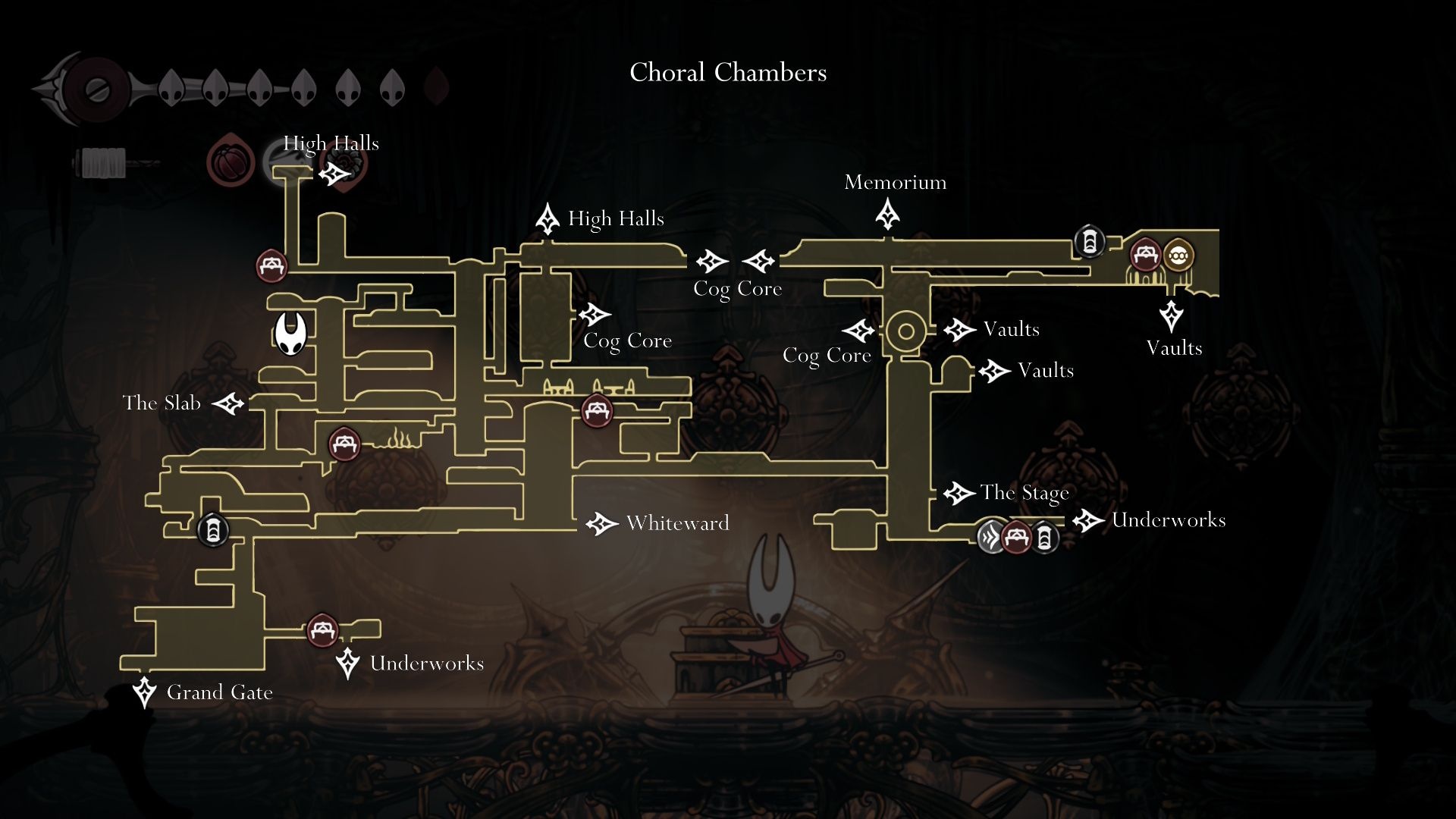The image size is (1456, 819).
Task: Choose the Memorium-corridor station marker left of the bench
Action: pos(1089,242)
